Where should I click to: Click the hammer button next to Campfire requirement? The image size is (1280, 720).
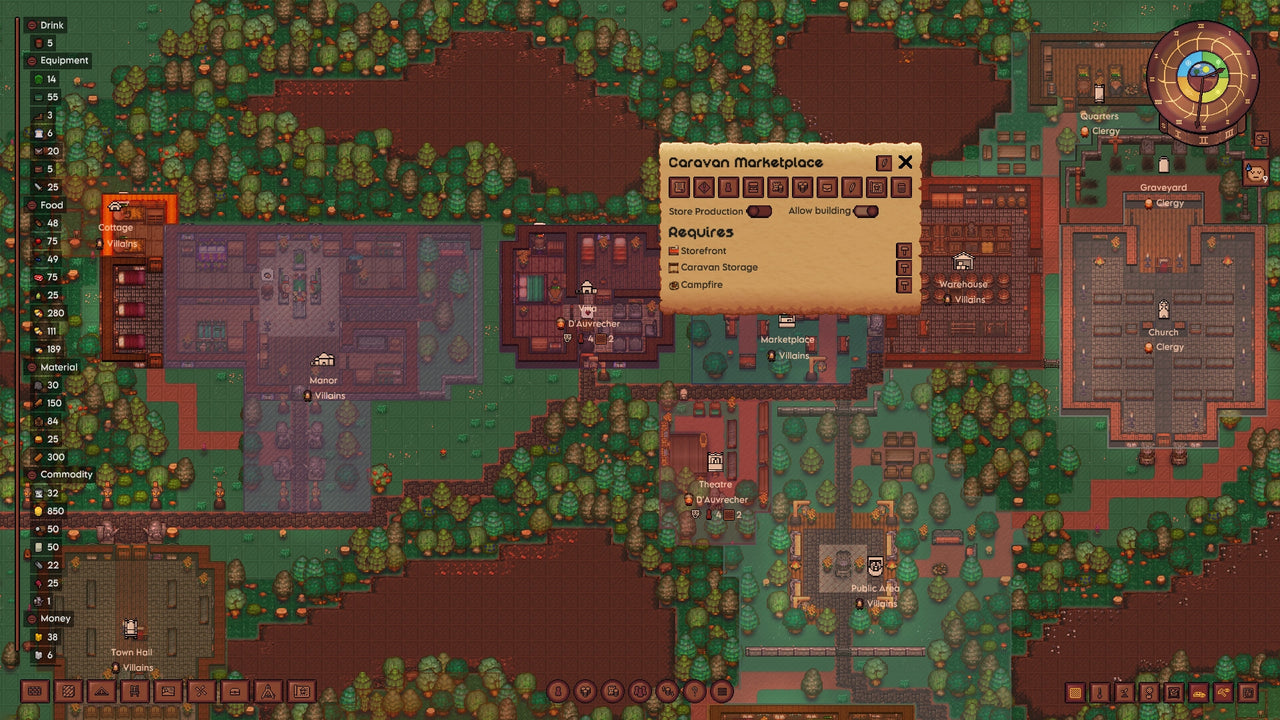[x=905, y=284]
